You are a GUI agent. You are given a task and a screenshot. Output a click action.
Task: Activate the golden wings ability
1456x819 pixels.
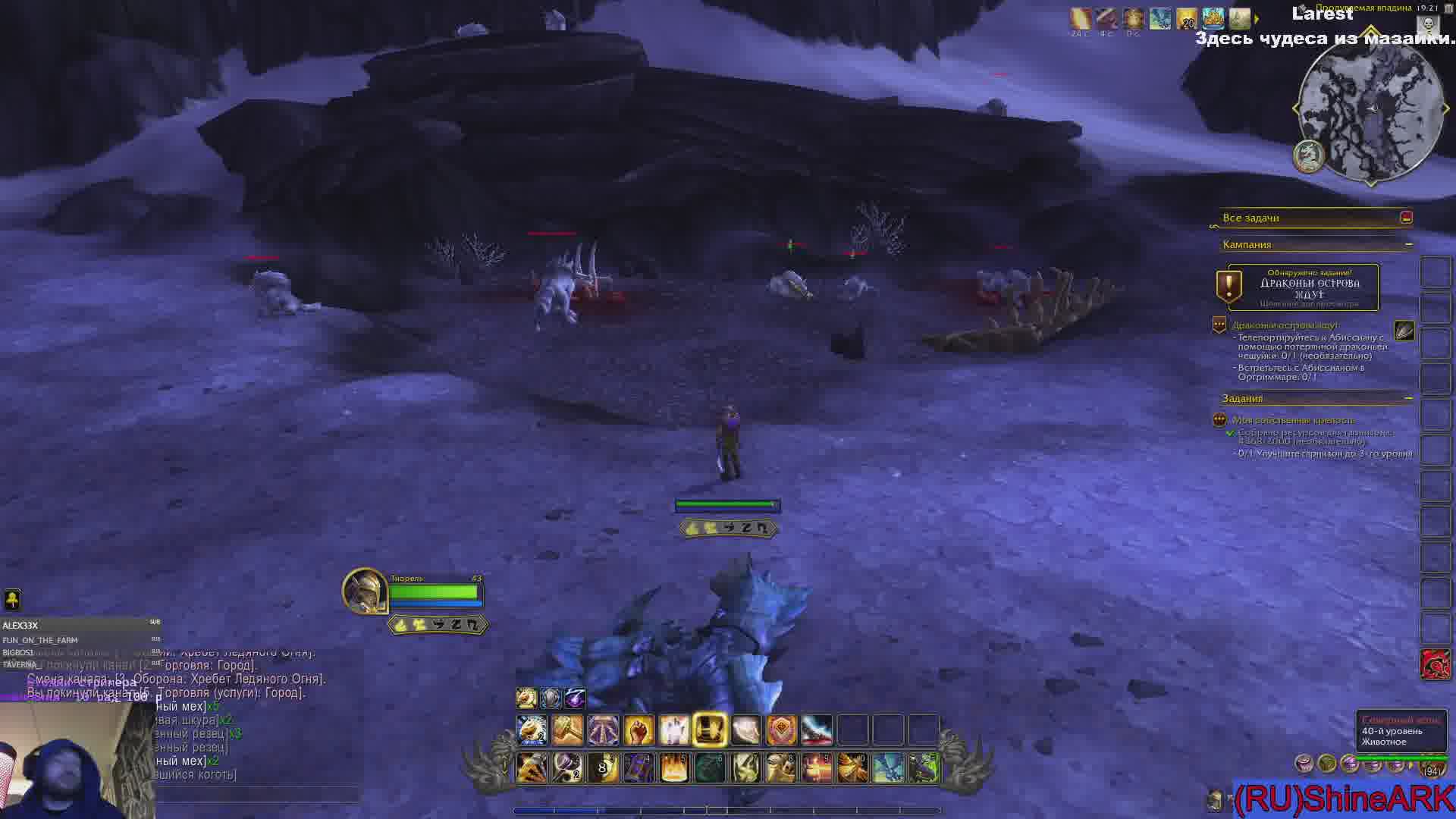tap(852, 768)
